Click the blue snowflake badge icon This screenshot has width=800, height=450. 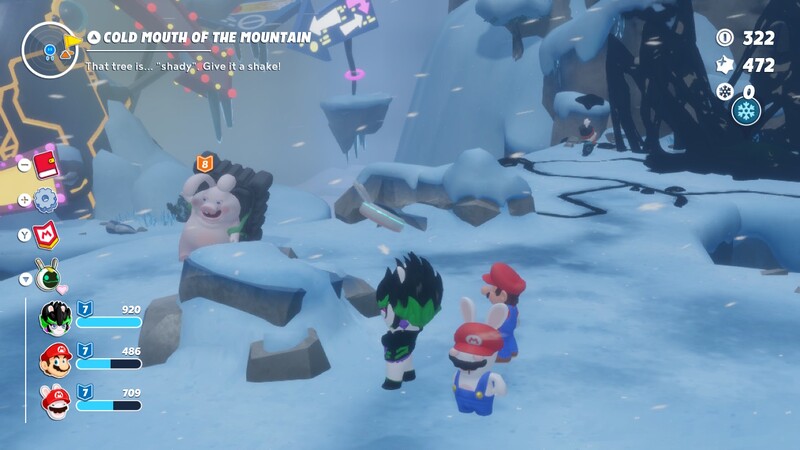(746, 110)
